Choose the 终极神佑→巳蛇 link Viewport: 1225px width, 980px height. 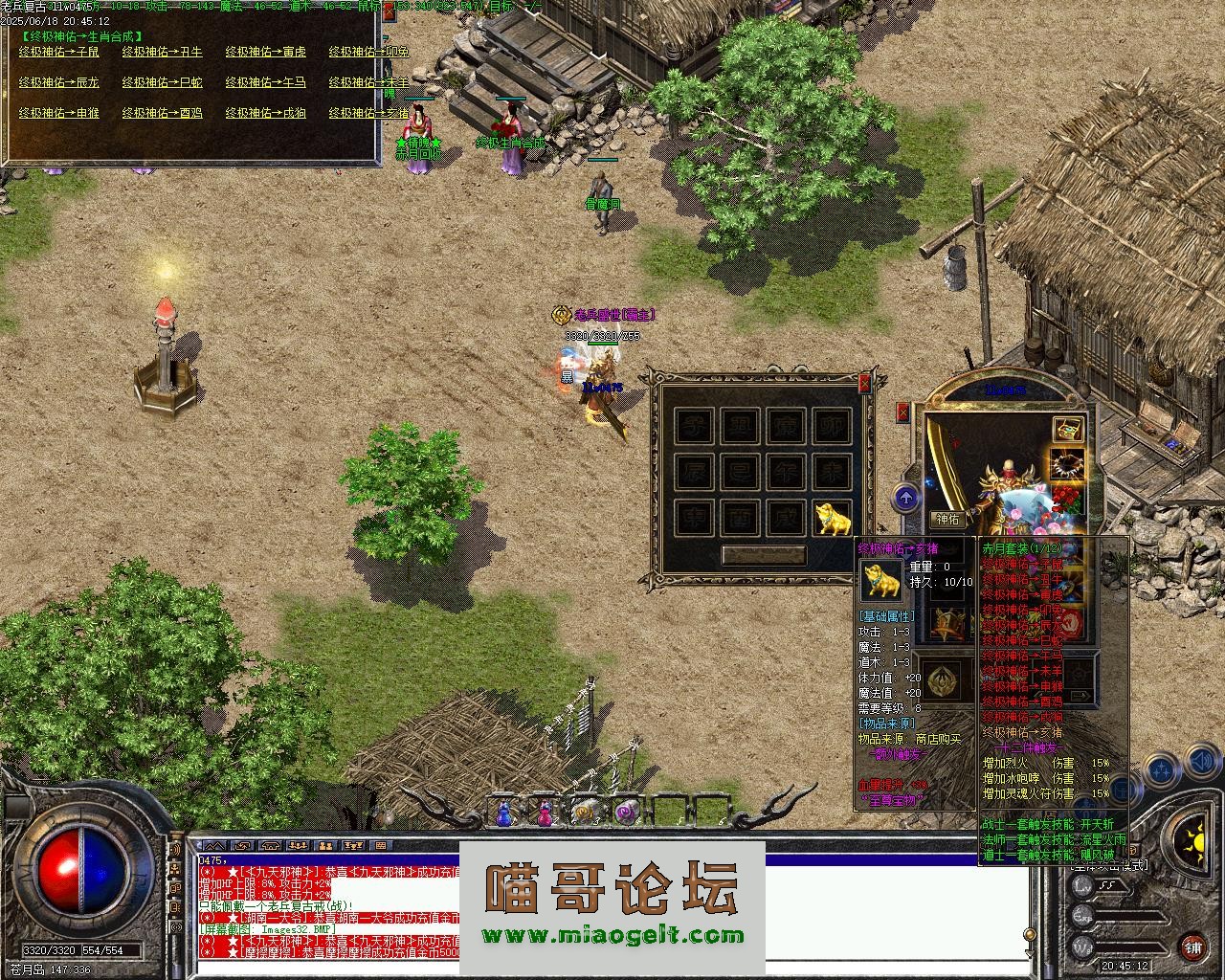[162, 82]
